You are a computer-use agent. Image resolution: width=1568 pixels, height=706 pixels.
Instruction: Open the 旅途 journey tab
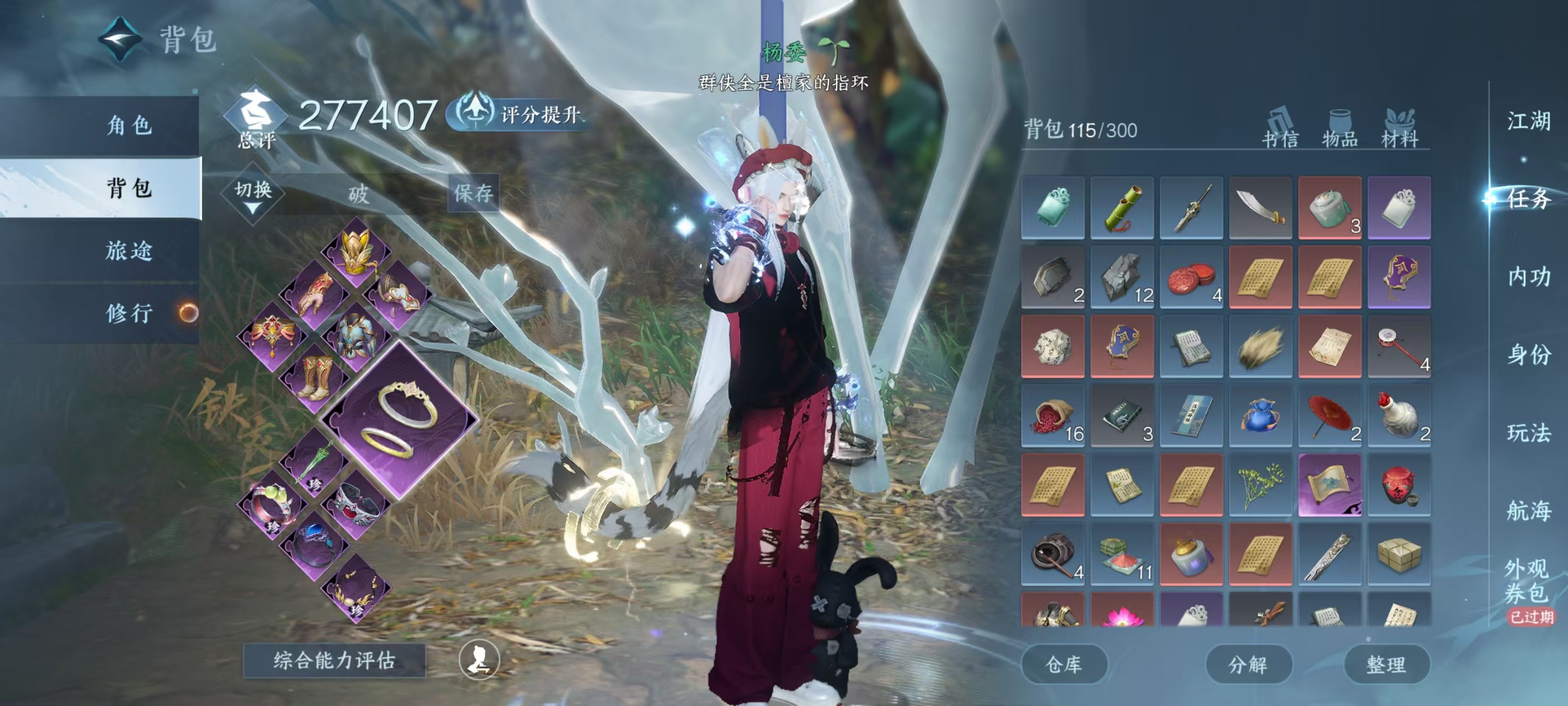[128, 250]
